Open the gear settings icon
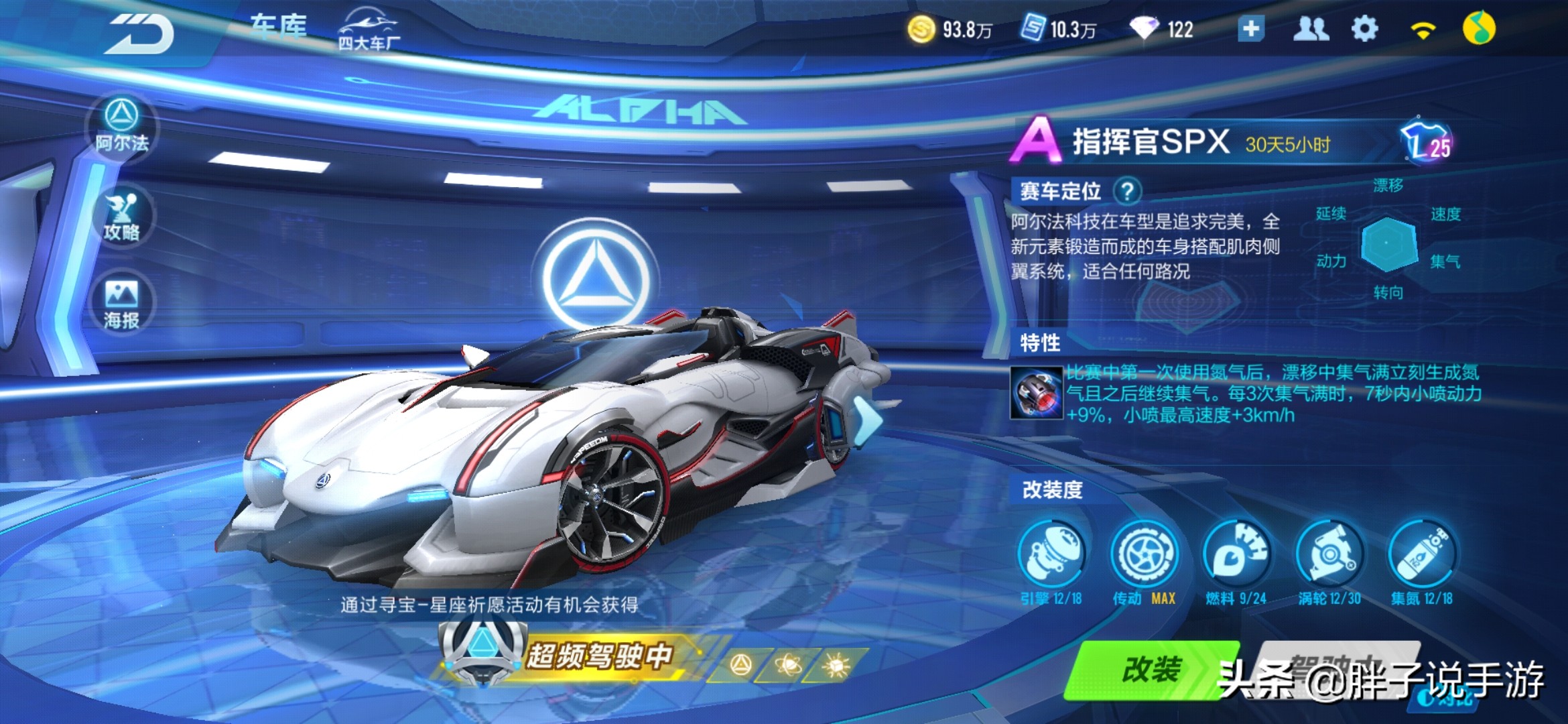The height and width of the screenshot is (724, 1568). (1364, 29)
